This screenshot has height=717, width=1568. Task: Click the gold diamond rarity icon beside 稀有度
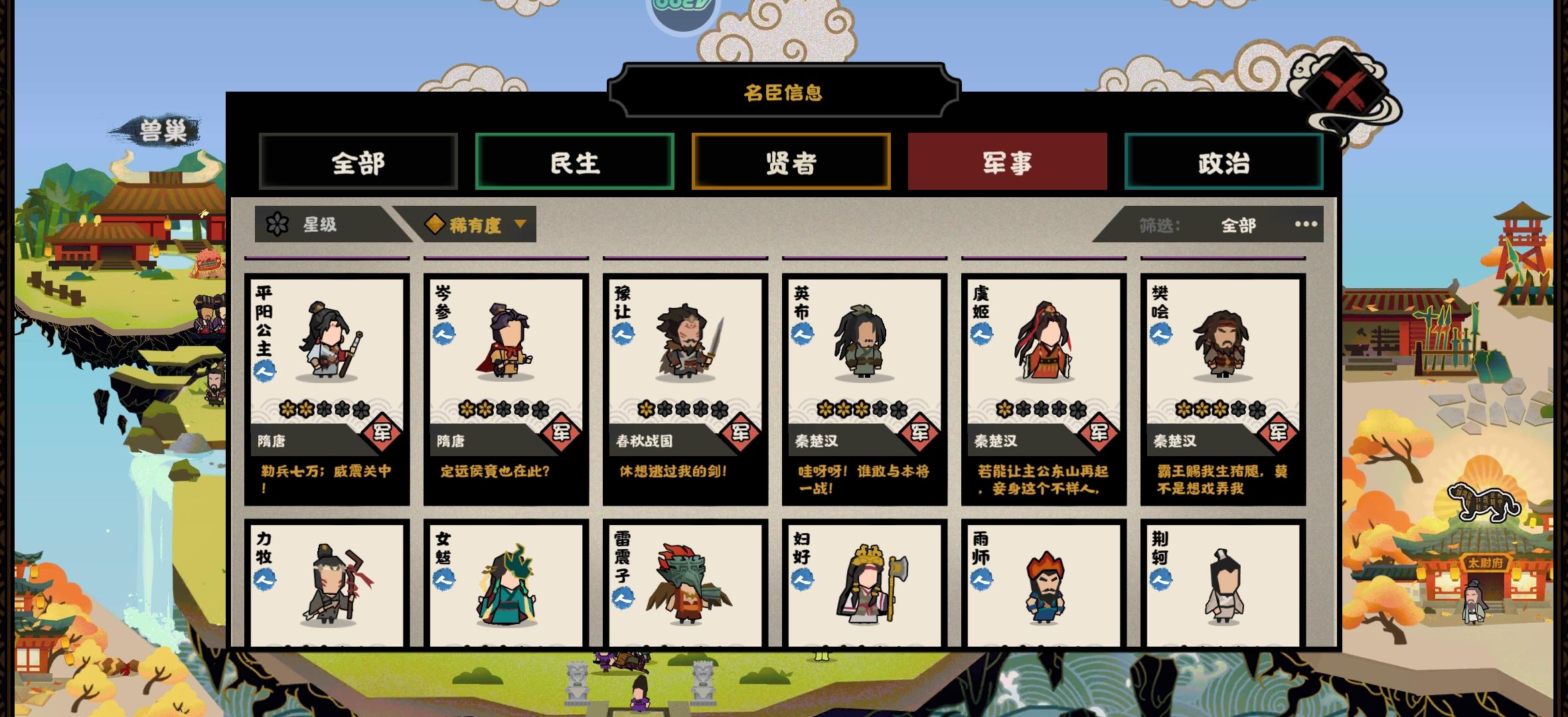(x=435, y=224)
